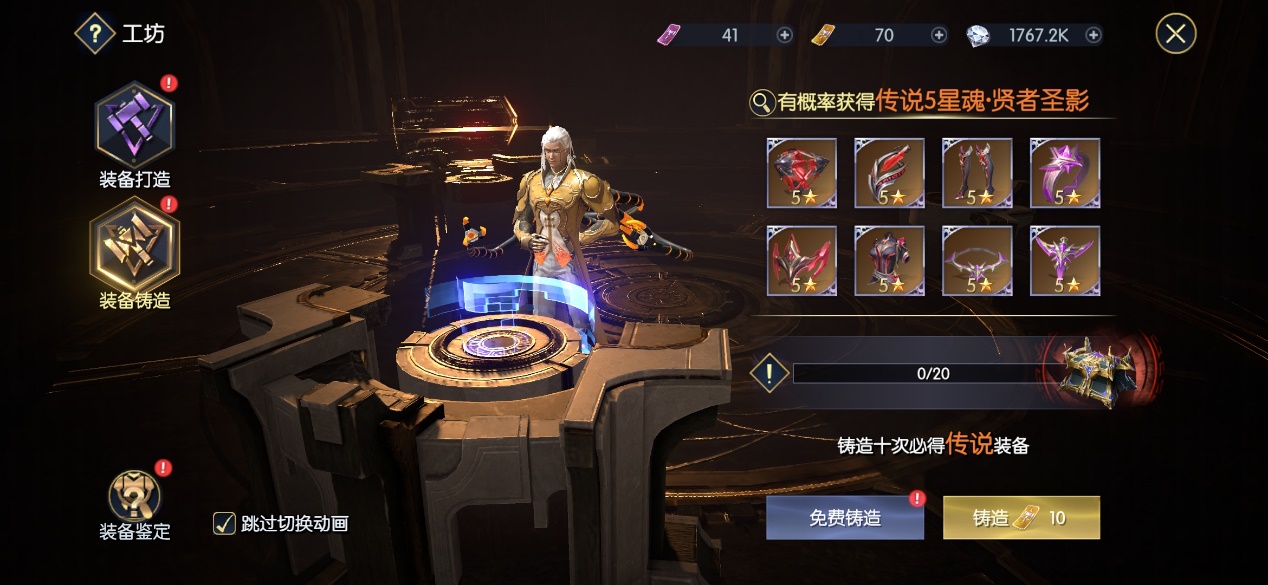Buy more diamonds with the plus button
1268x585 pixels.
pyautogui.click(x=1094, y=35)
